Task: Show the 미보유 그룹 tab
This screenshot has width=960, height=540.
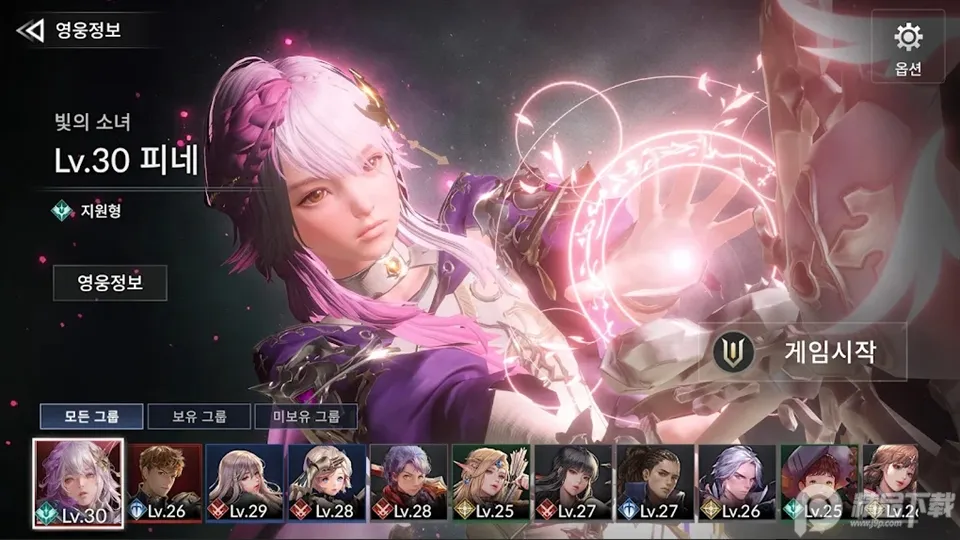Action: 306,417
